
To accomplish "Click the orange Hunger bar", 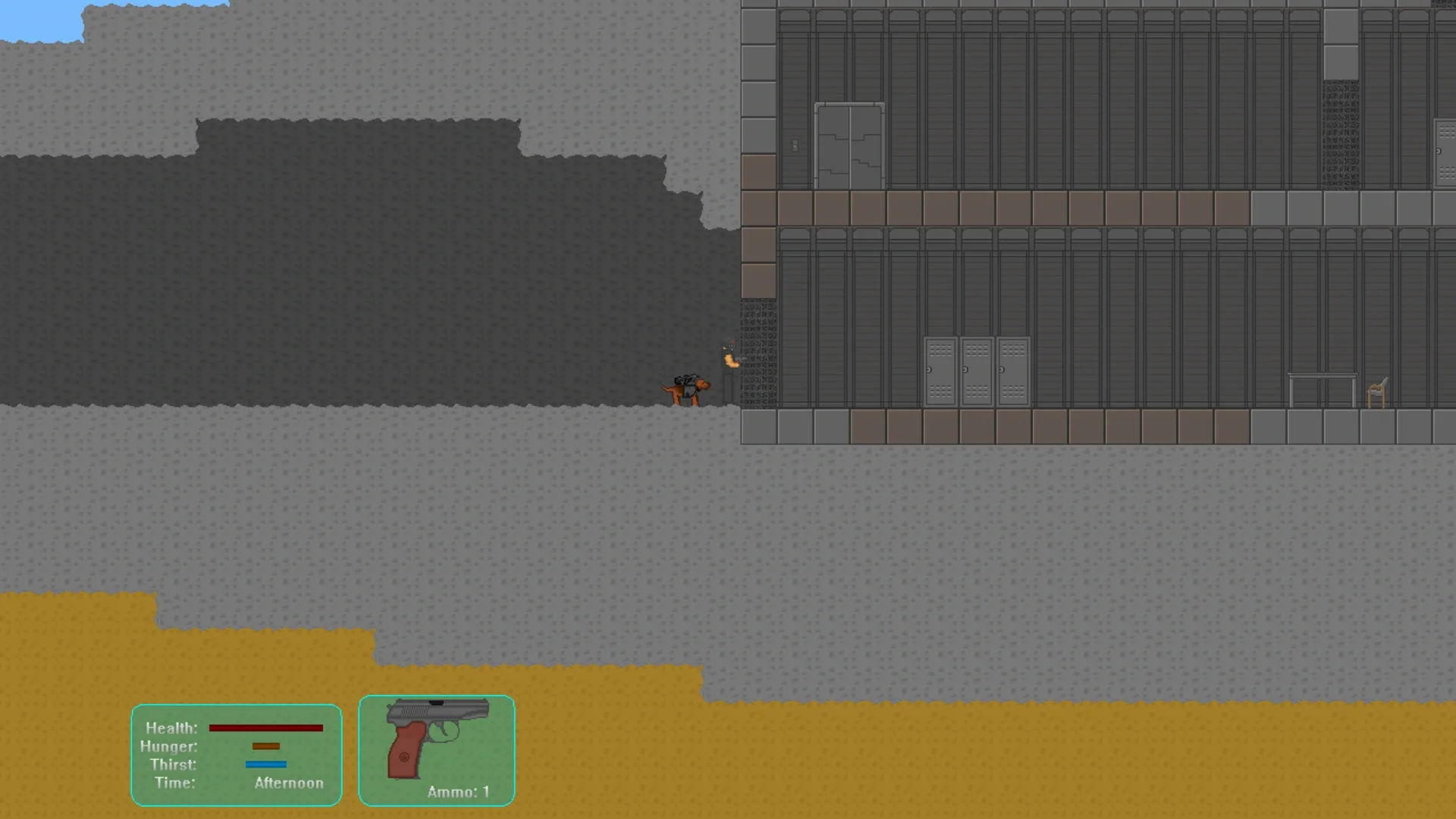I will pyautogui.click(x=265, y=747).
